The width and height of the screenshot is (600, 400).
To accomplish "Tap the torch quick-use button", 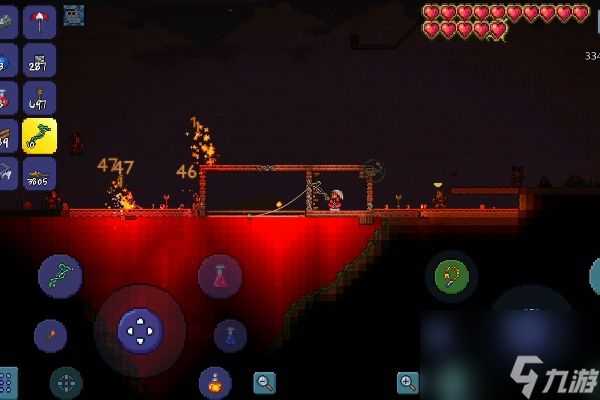I will (x=50, y=335).
